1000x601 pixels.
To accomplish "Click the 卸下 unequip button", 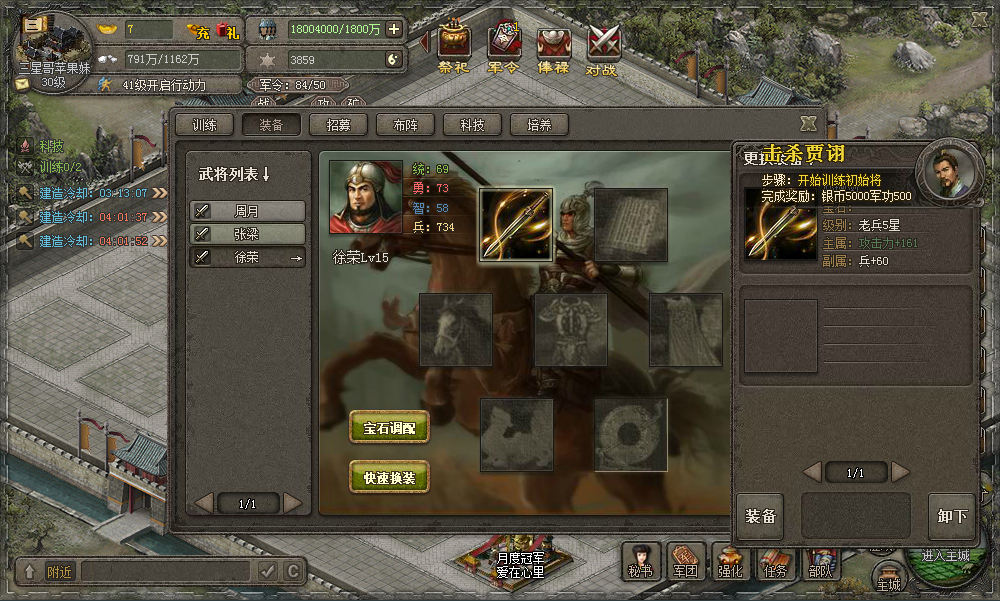I will tap(952, 517).
